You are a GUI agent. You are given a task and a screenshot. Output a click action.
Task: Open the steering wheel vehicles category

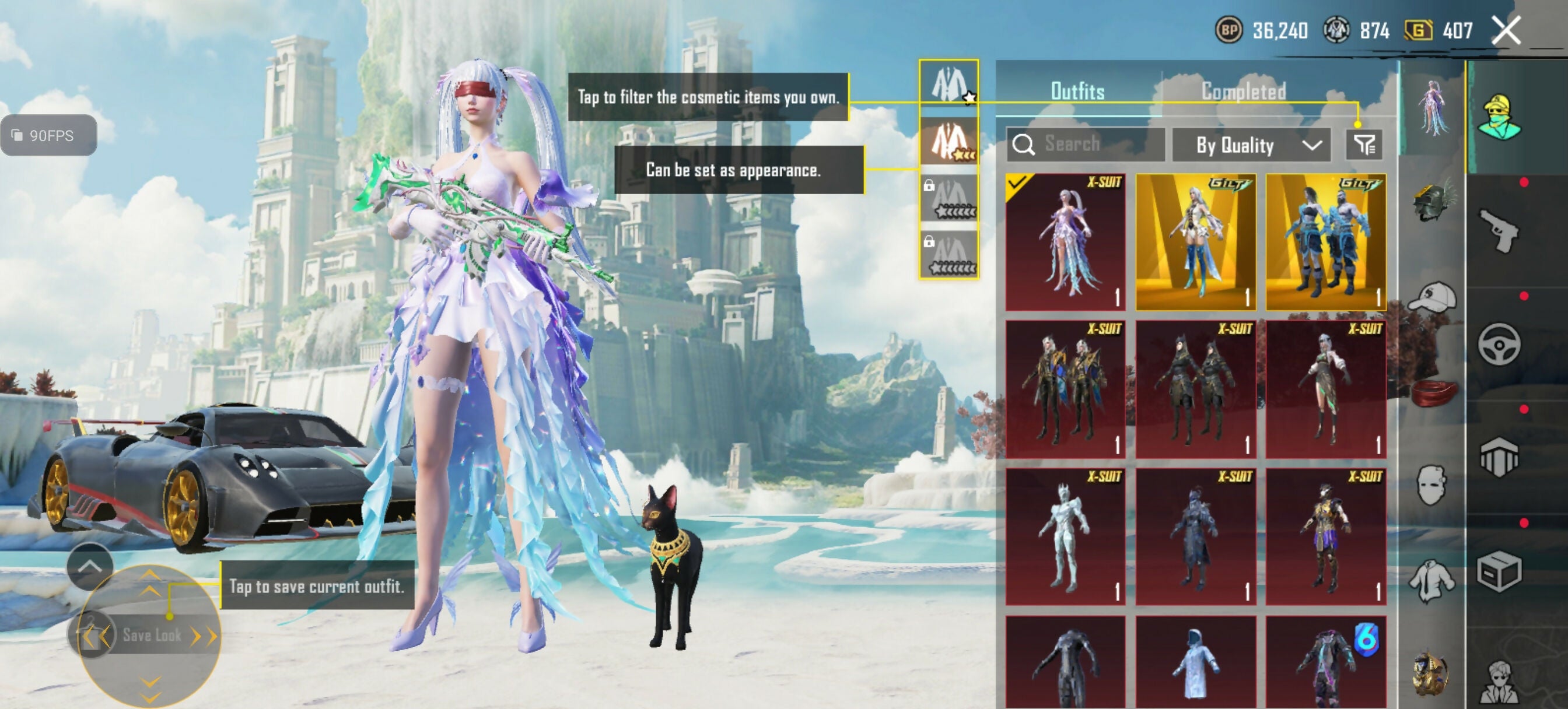click(1499, 344)
